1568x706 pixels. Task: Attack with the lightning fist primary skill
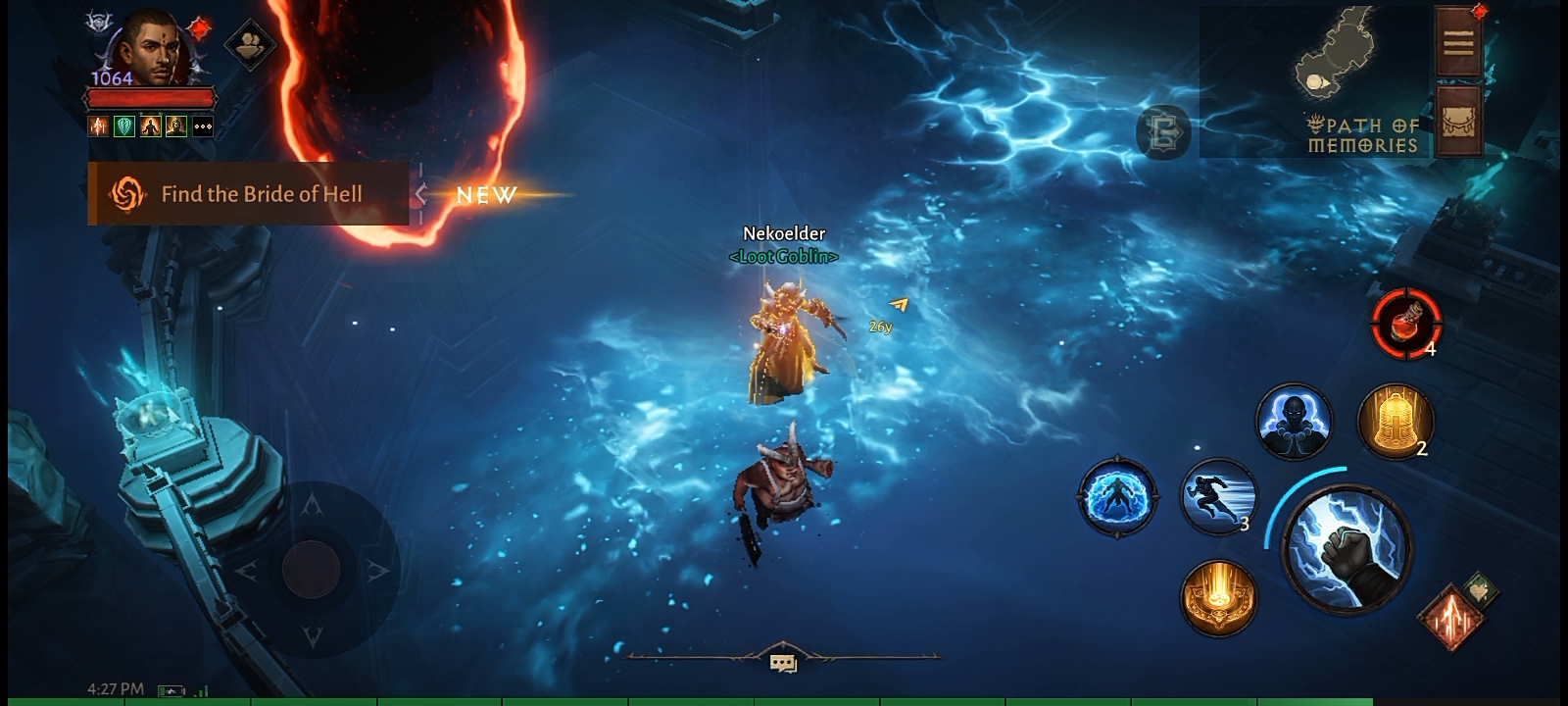1347,549
